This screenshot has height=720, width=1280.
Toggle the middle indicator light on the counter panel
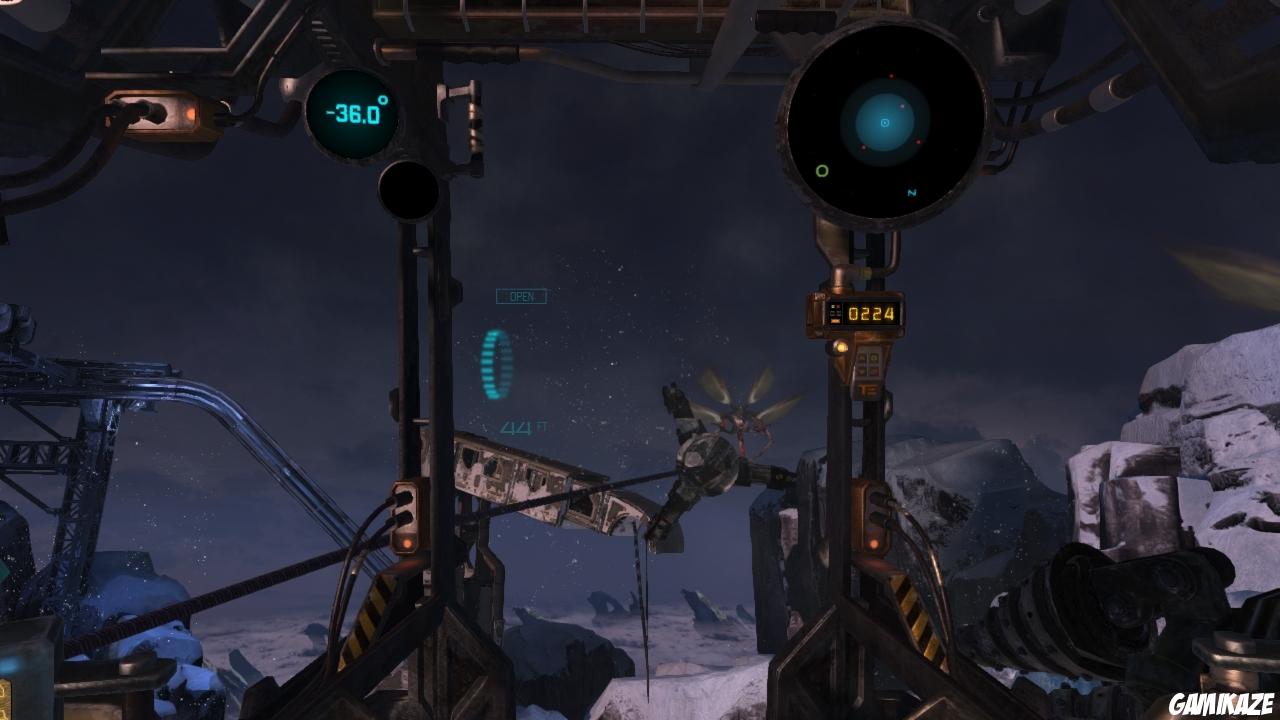(x=834, y=314)
